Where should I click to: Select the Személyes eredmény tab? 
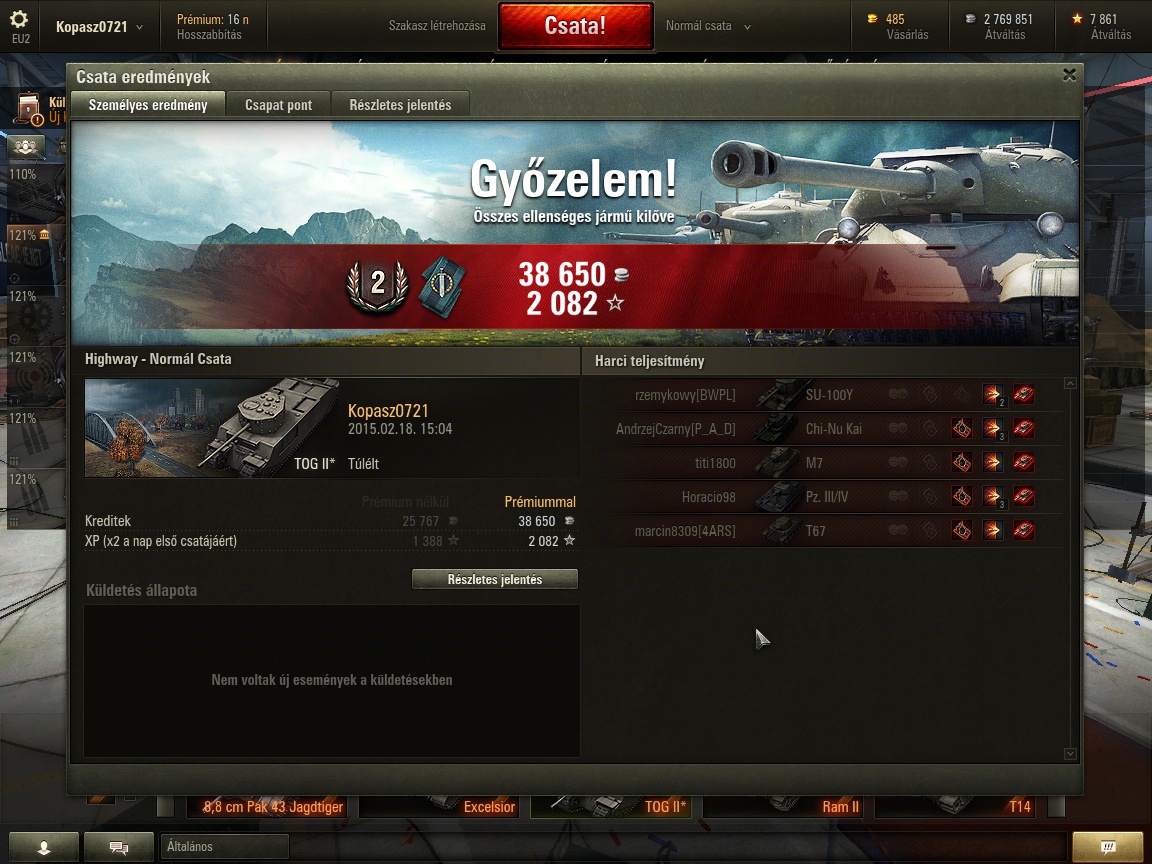point(148,105)
